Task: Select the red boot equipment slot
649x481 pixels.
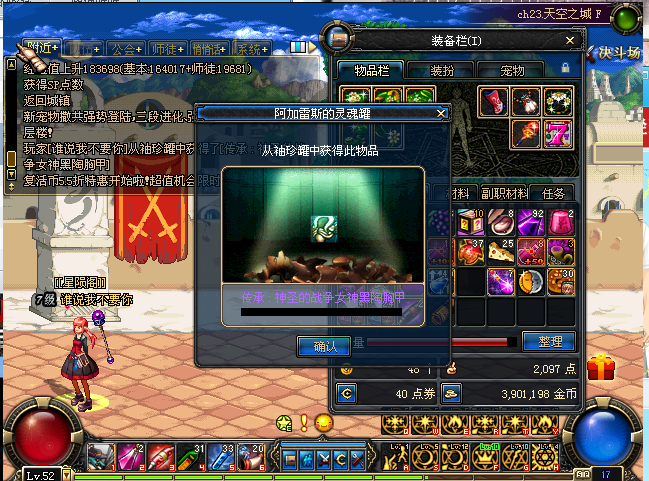Action: (x=493, y=101)
